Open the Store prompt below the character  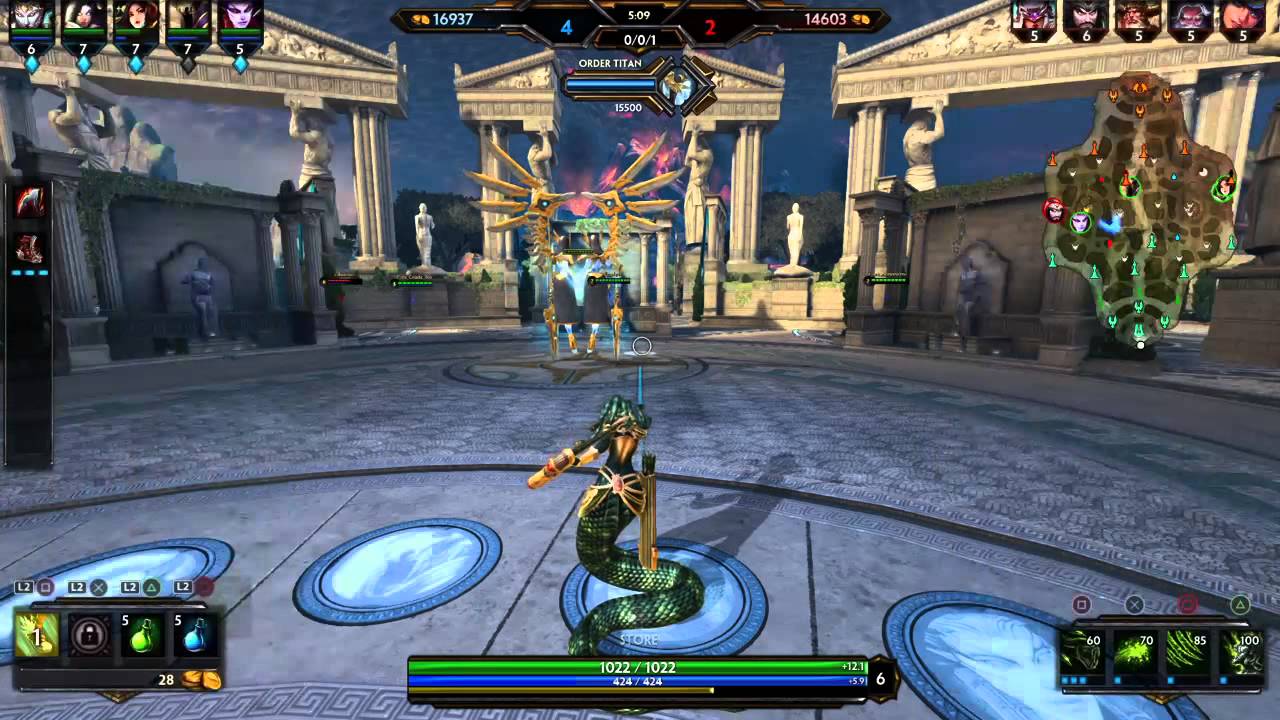[x=639, y=640]
